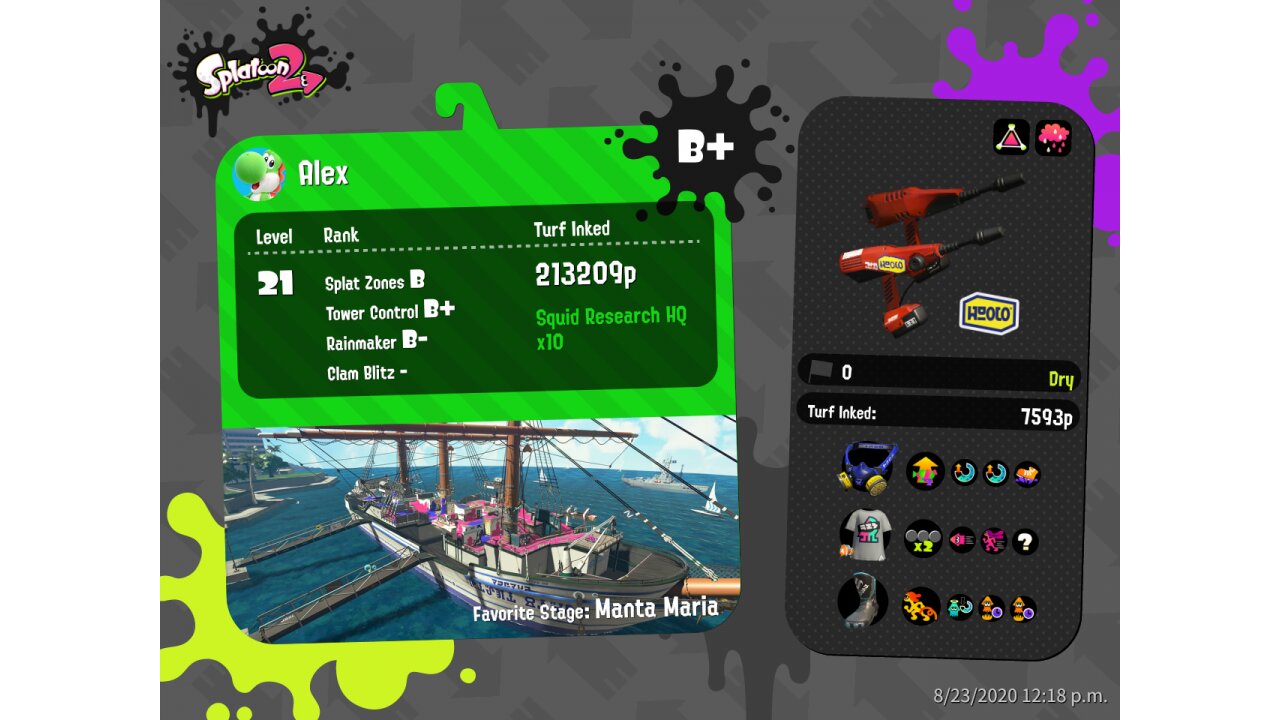Select the red dualies weapon image
Viewport: 1280px width, 720px height.
[920, 250]
